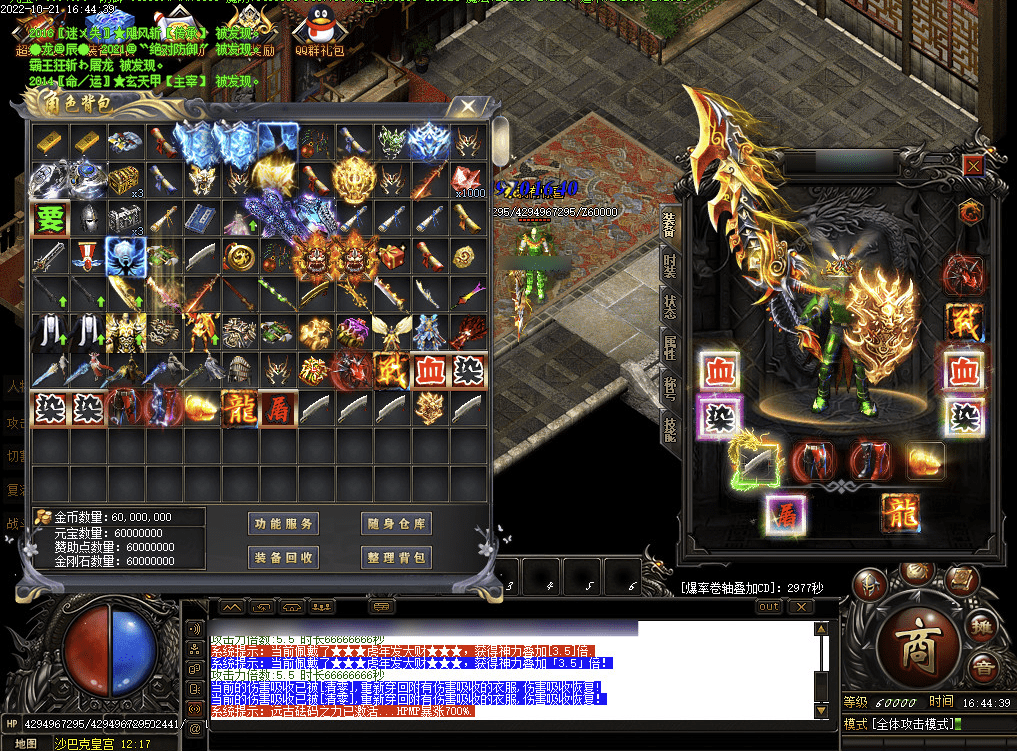The image size is (1017, 751).
Task: Show the 称号 titles tab
Action: pyautogui.click(x=670, y=385)
